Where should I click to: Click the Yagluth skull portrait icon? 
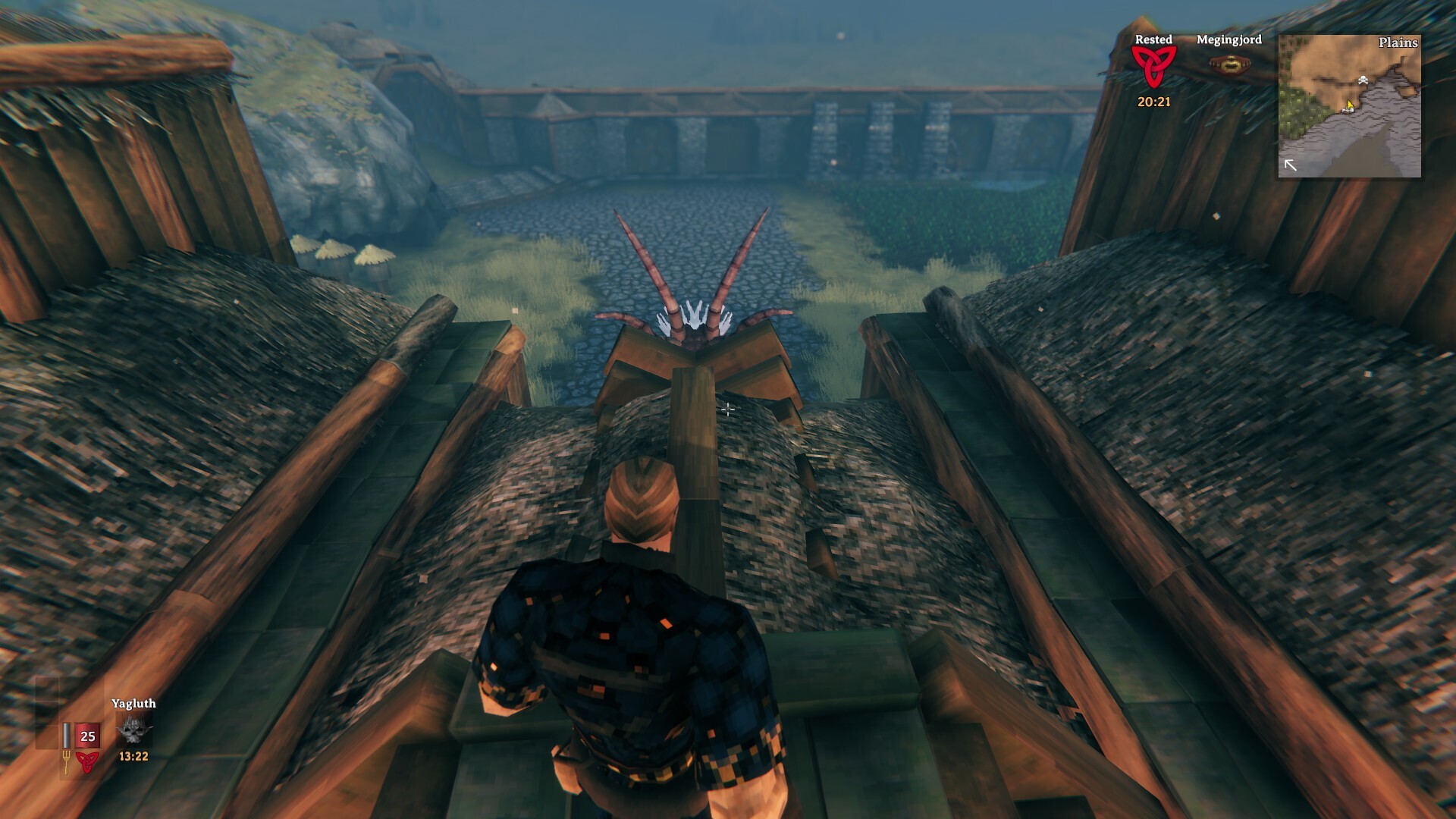coord(134,730)
